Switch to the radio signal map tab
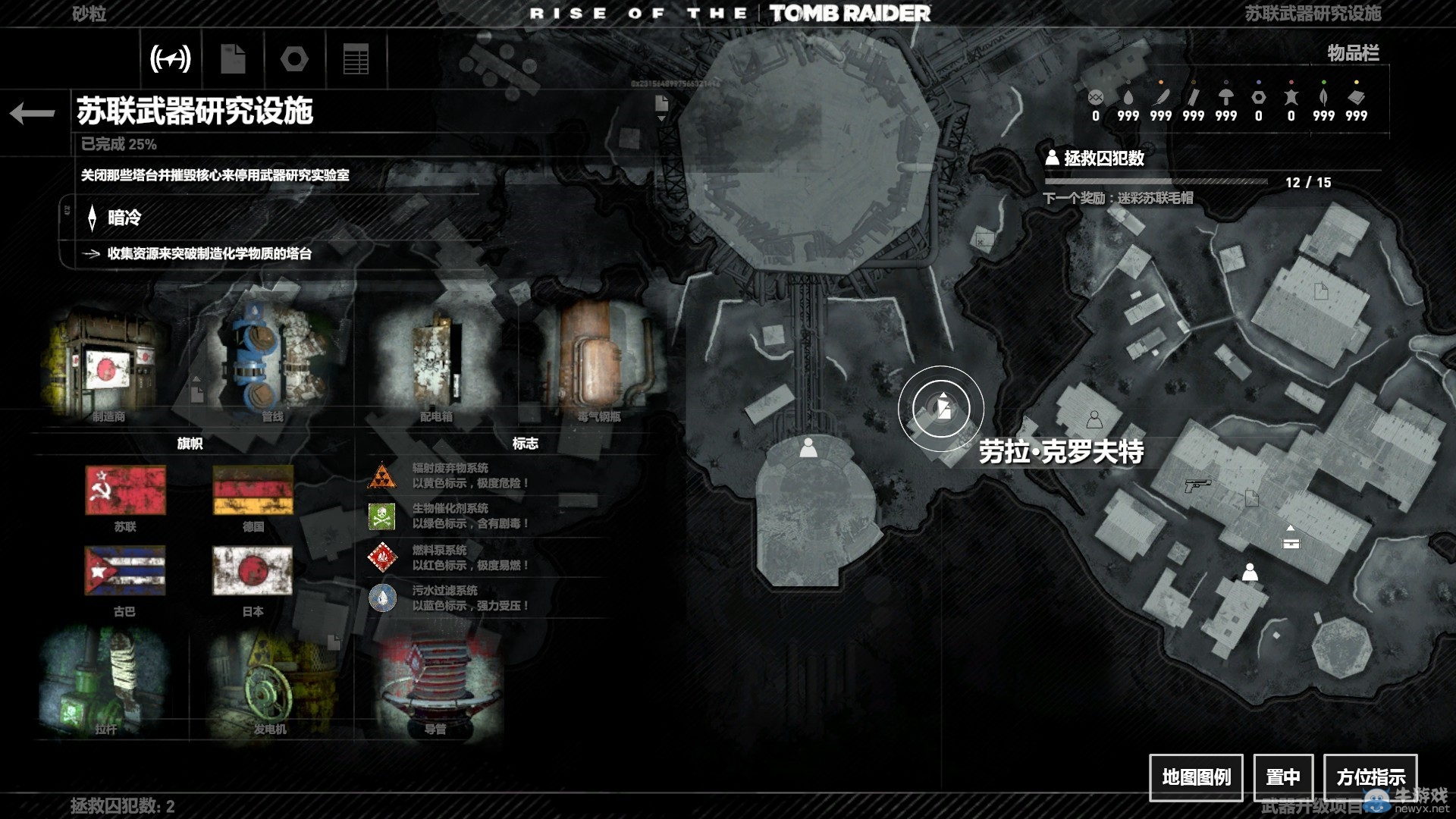This screenshot has height=819, width=1456. (x=171, y=58)
